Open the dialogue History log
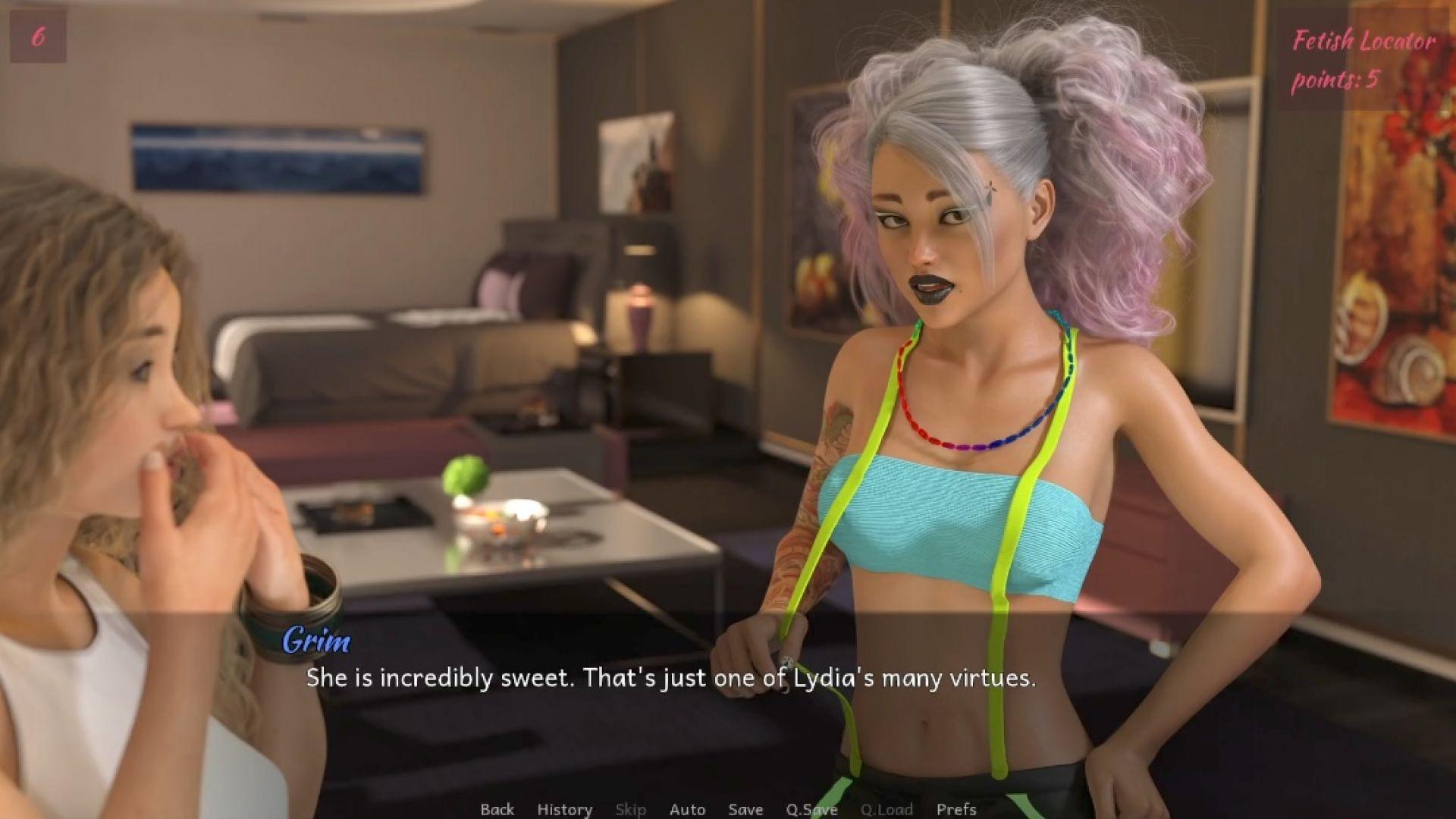Screen dimensions: 1456x819 pos(564,809)
